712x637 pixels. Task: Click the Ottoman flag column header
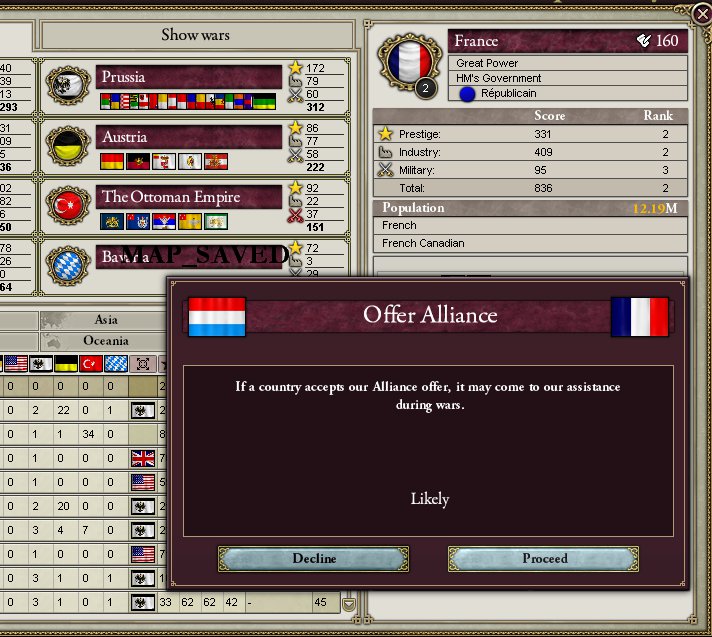click(x=93, y=363)
